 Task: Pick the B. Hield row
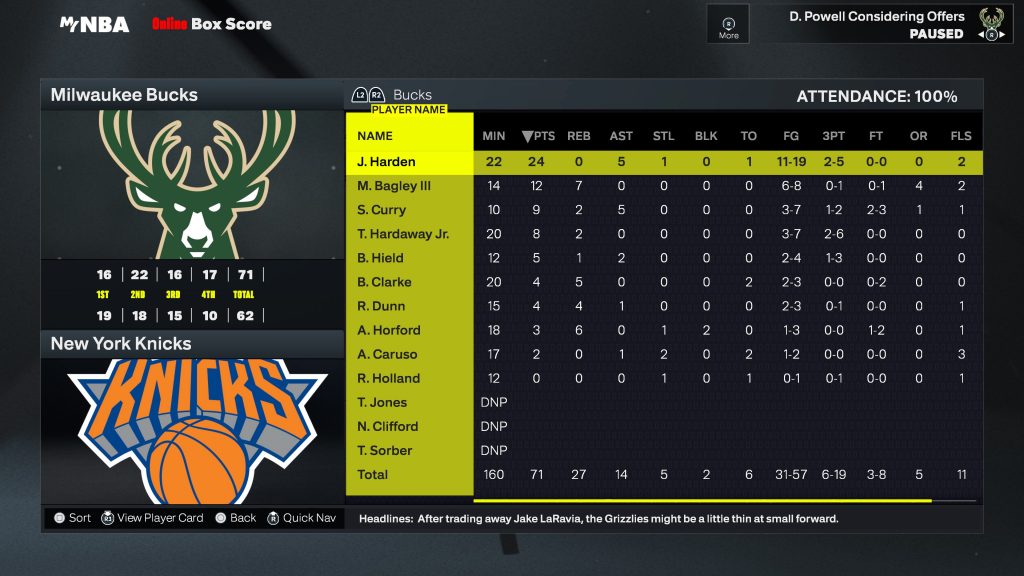(379, 258)
